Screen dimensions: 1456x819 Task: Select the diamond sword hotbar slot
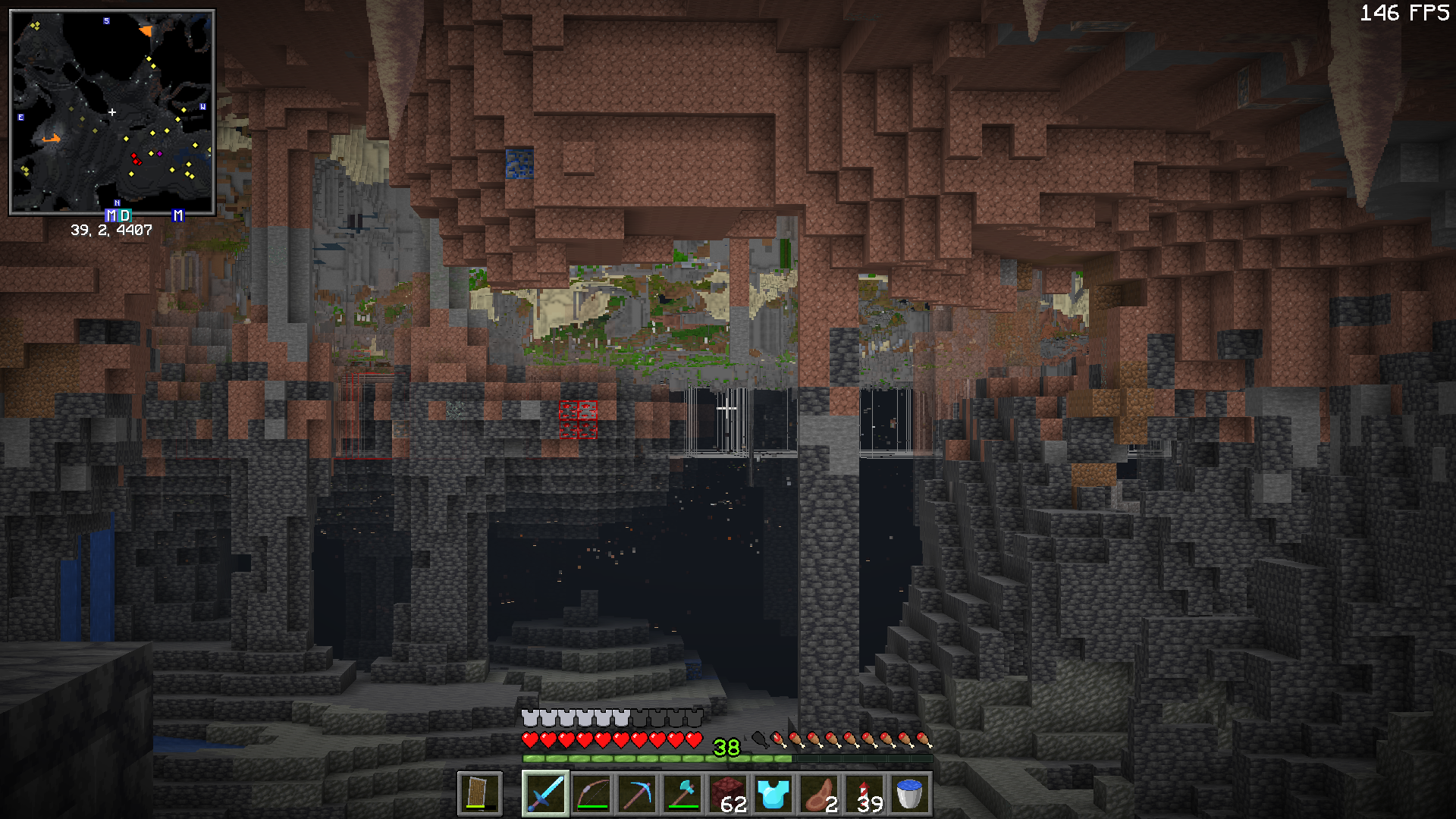click(545, 794)
